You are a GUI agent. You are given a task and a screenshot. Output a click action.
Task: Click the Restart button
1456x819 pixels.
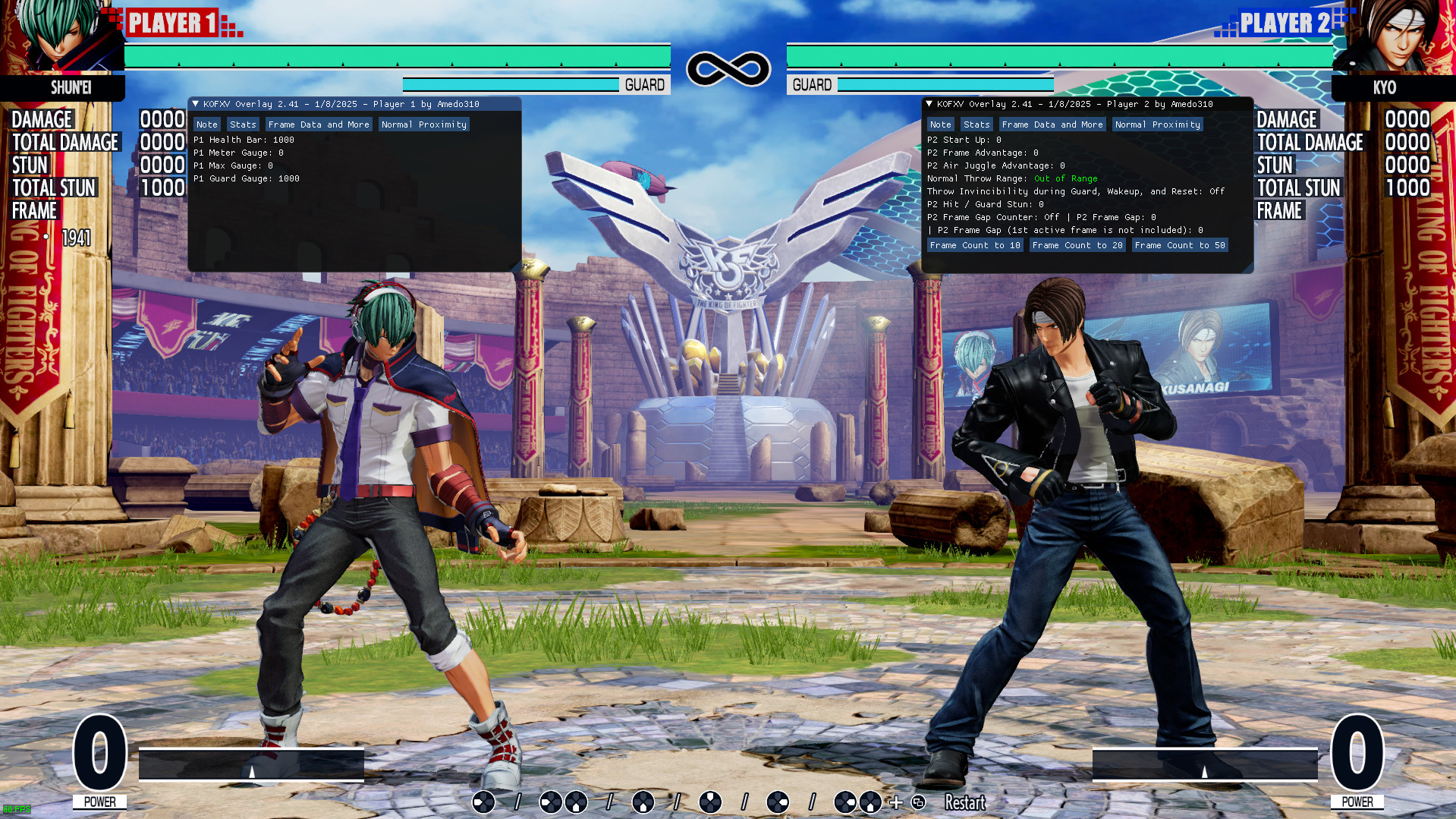point(964,802)
